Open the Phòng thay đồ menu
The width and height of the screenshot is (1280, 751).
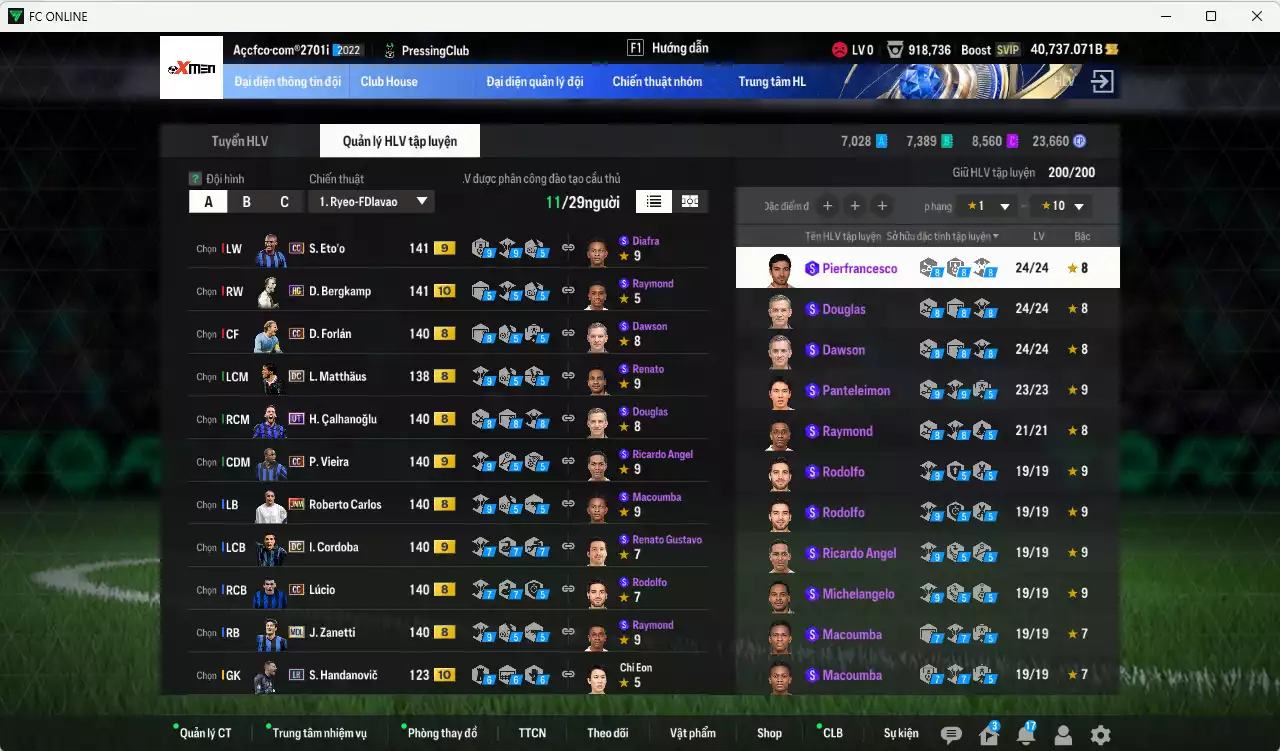[x=442, y=733]
